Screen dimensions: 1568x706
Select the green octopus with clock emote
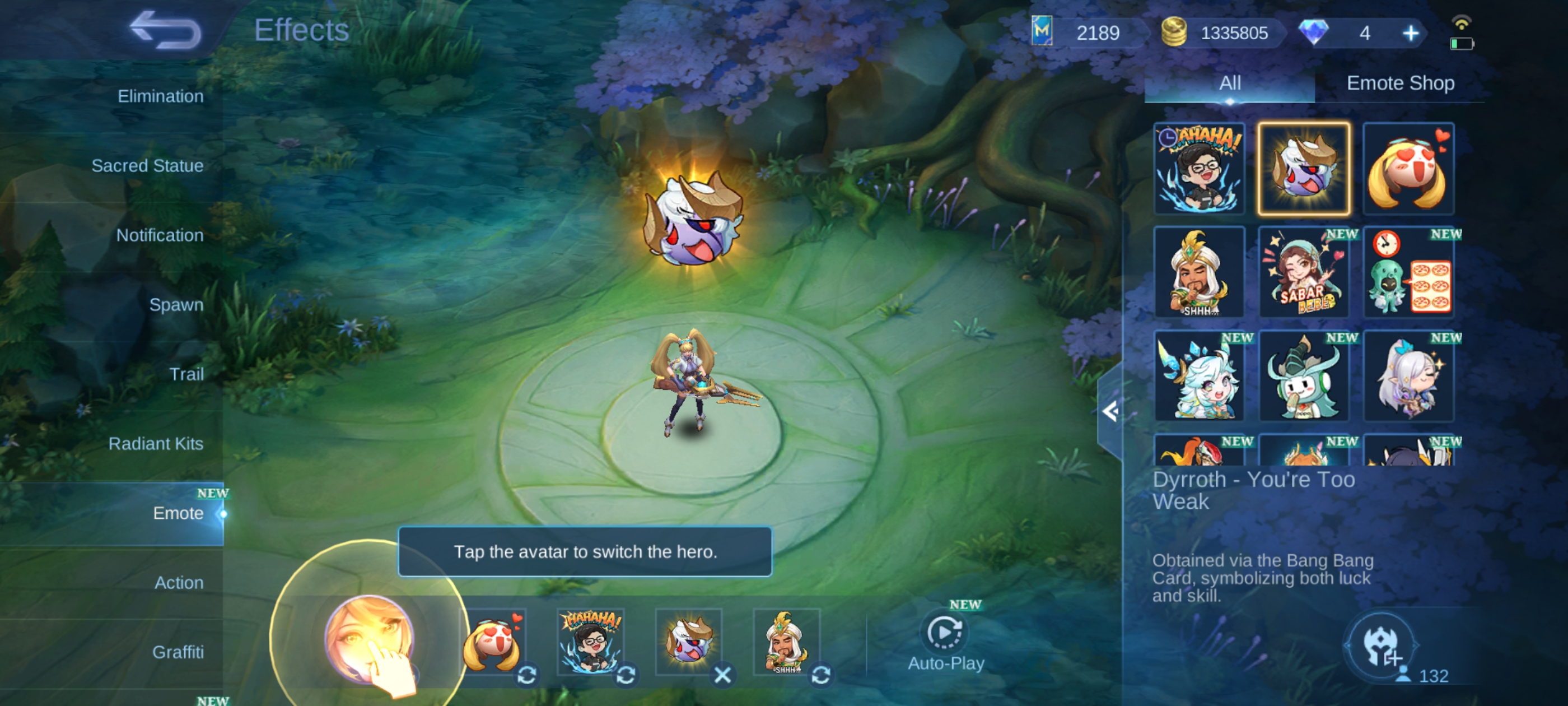pos(1408,272)
